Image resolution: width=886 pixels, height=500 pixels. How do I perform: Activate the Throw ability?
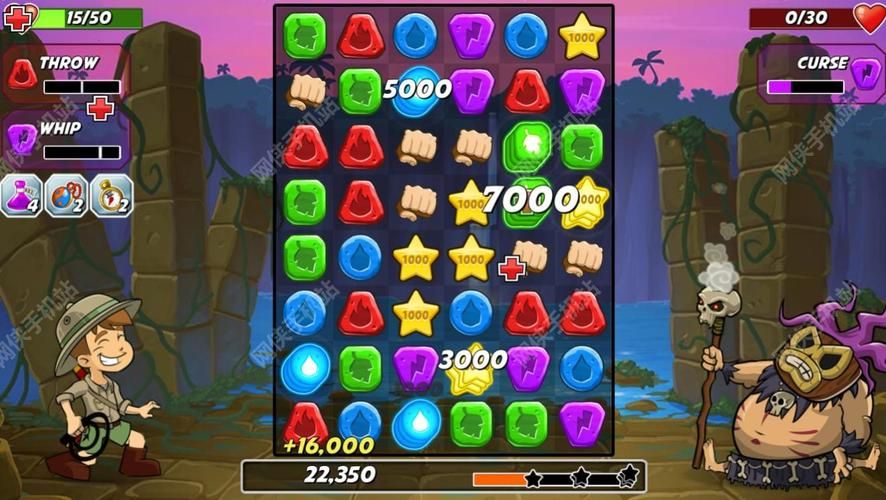tap(66, 73)
